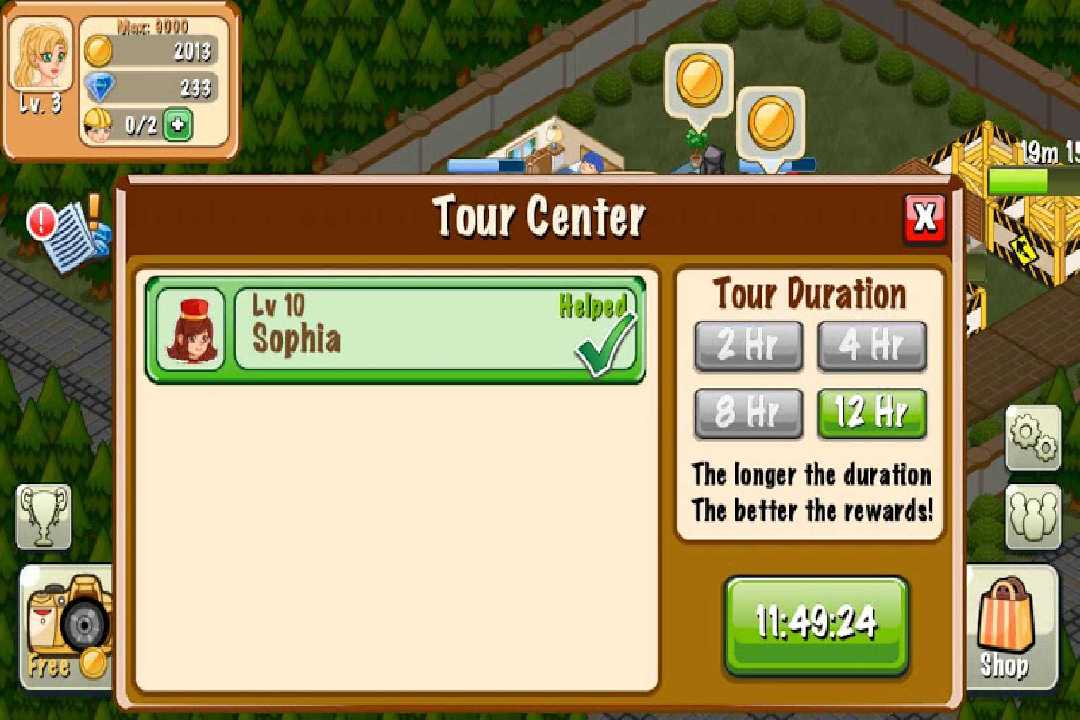
Task: Open the quest notes alert icon
Action: click(70, 232)
